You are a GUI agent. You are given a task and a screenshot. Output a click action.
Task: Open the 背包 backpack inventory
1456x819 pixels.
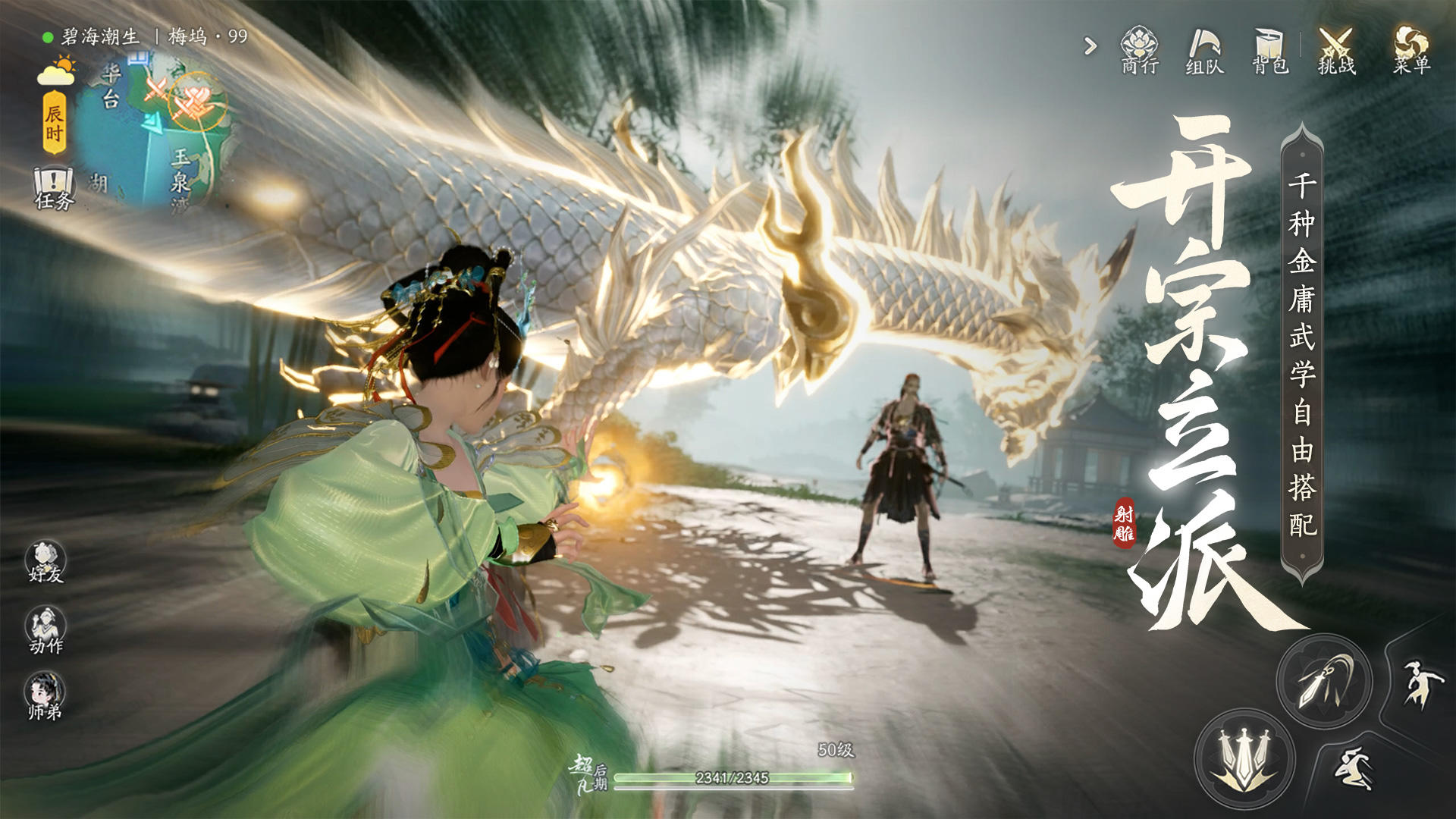point(1269,50)
